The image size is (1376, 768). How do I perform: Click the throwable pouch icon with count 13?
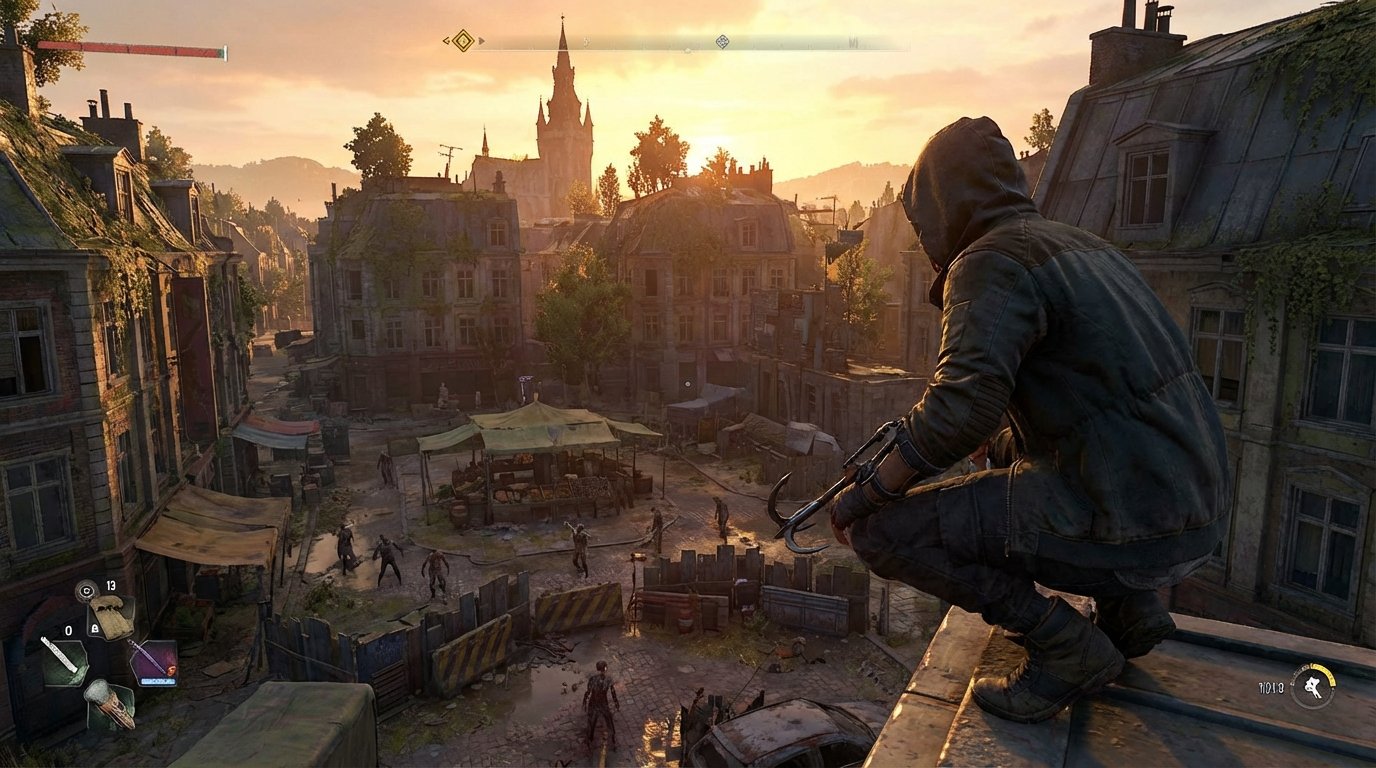point(112,618)
